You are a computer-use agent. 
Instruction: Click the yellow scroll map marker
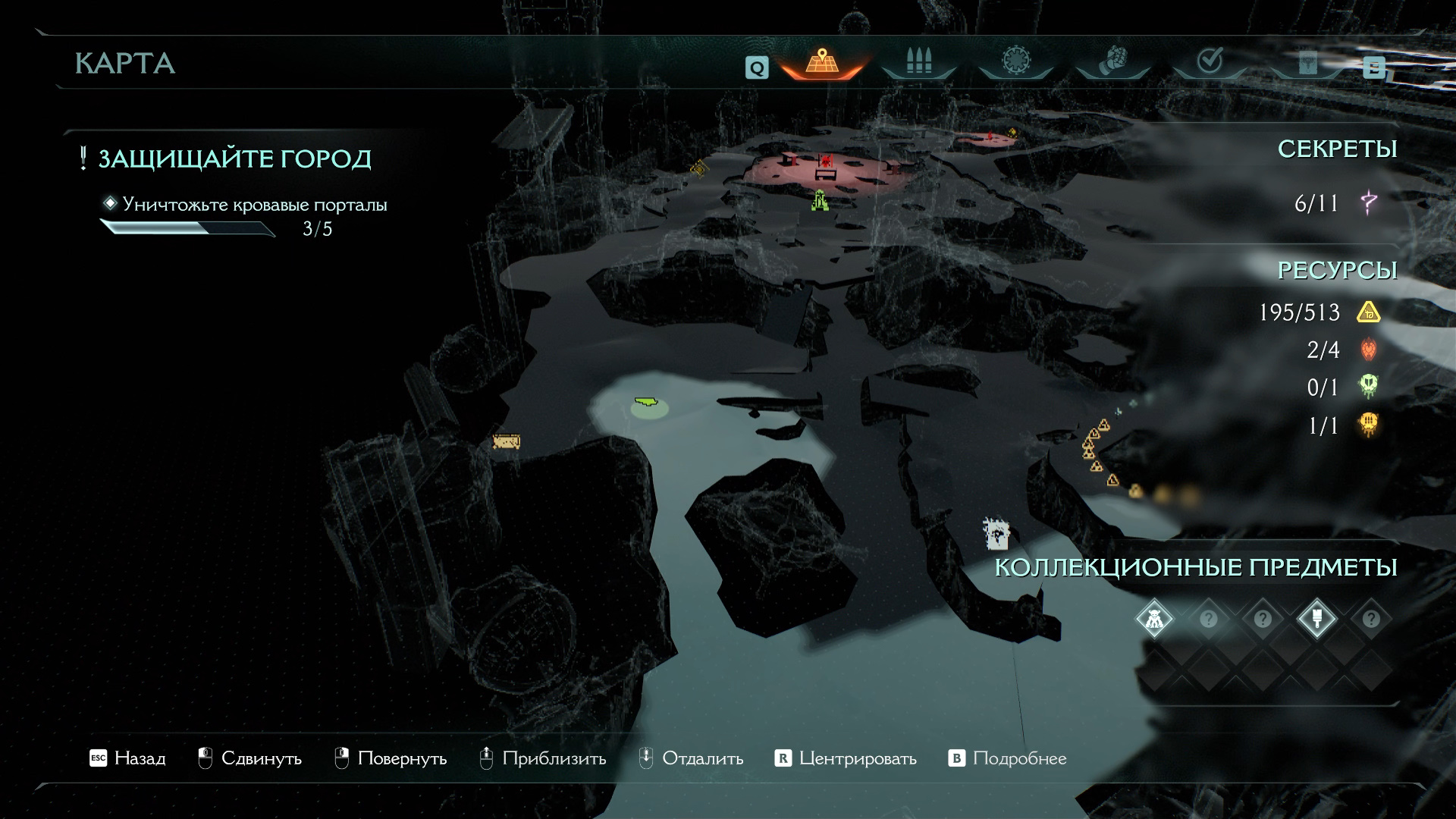[x=506, y=441]
